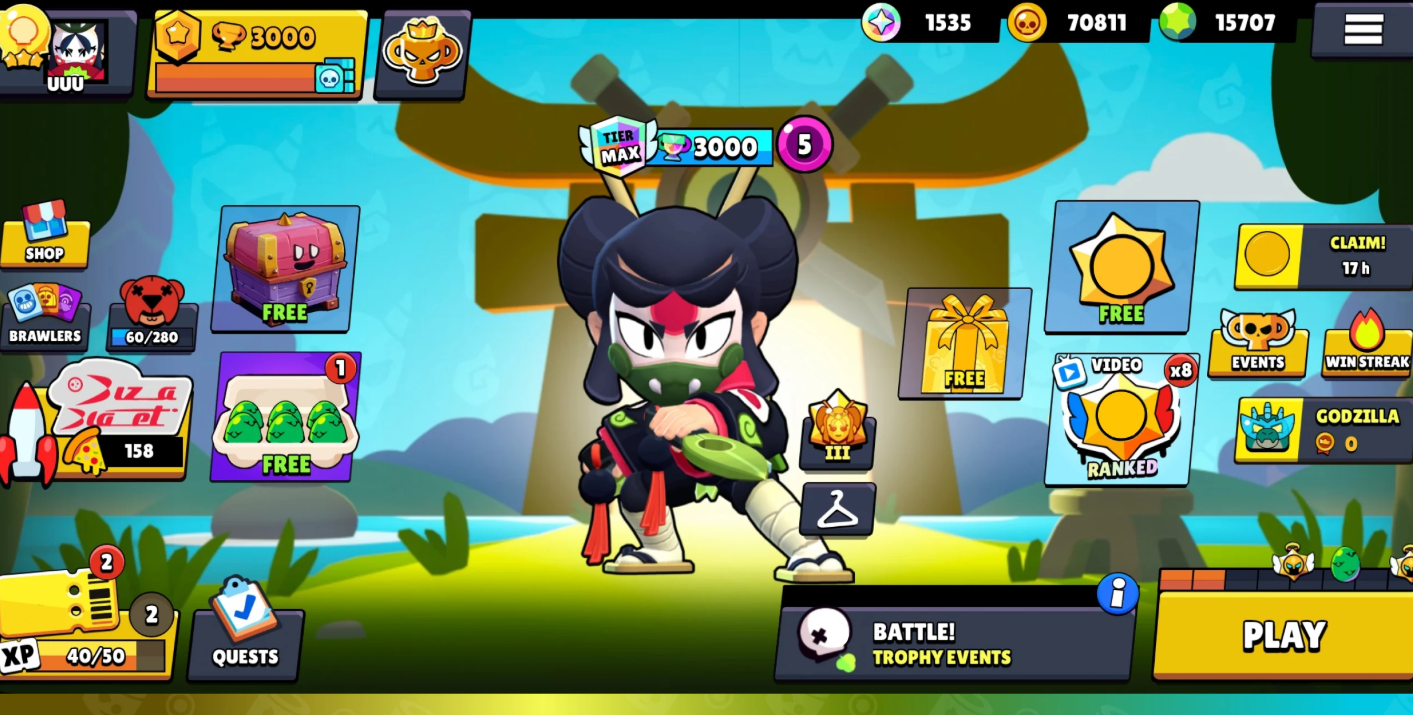Screen dimensions: 1413x715
Task: Open the daily Claim reward tile
Action: pyautogui.click(x=1323, y=256)
